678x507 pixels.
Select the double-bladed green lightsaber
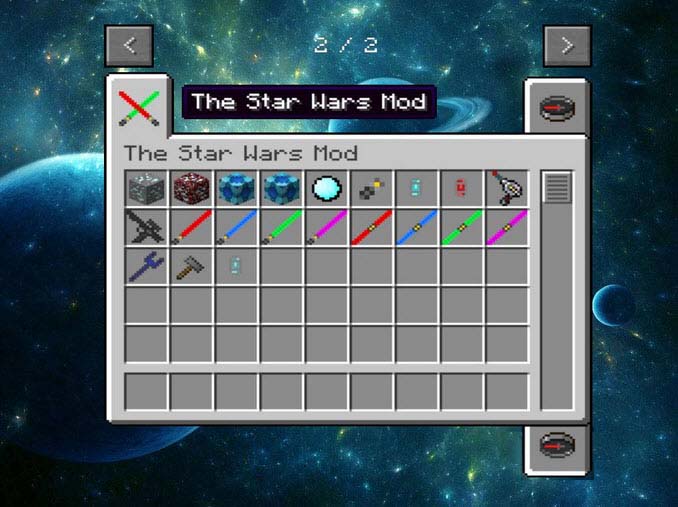pos(462,227)
